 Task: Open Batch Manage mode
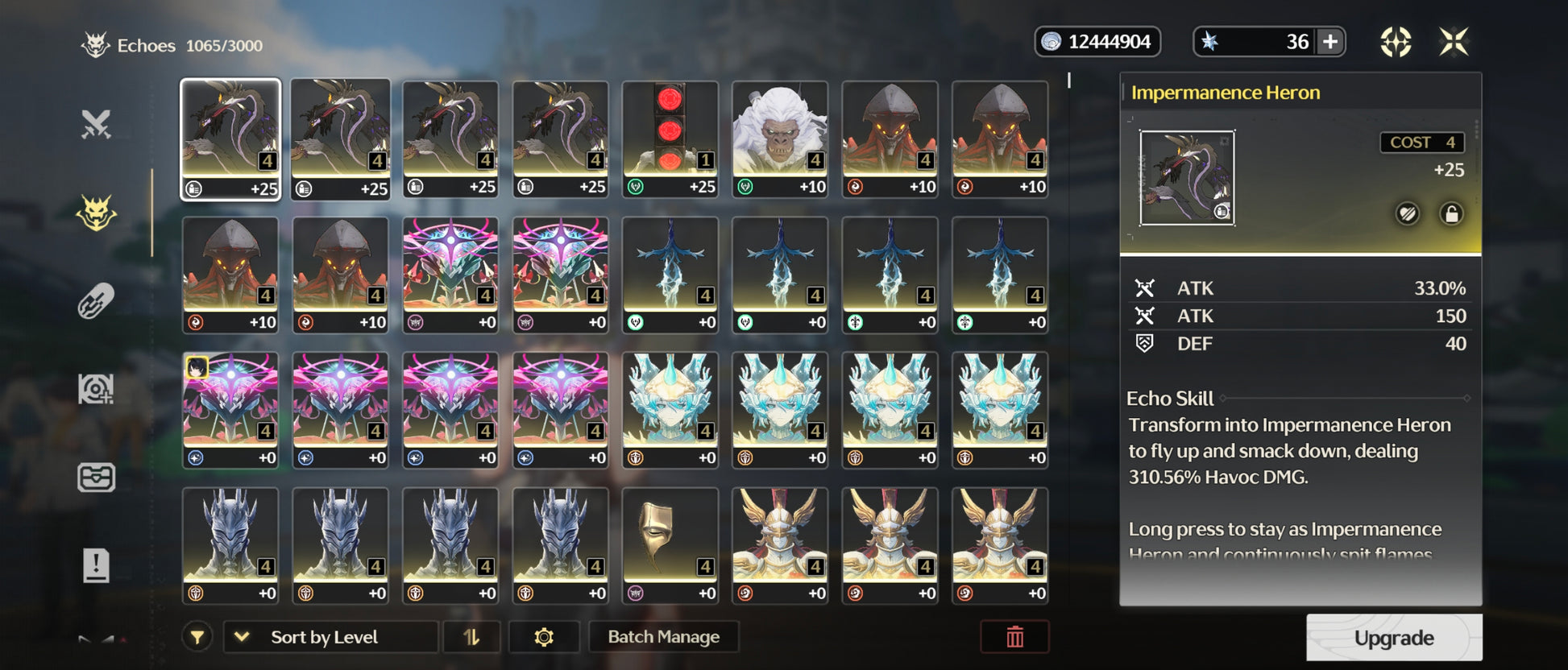[x=663, y=637]
